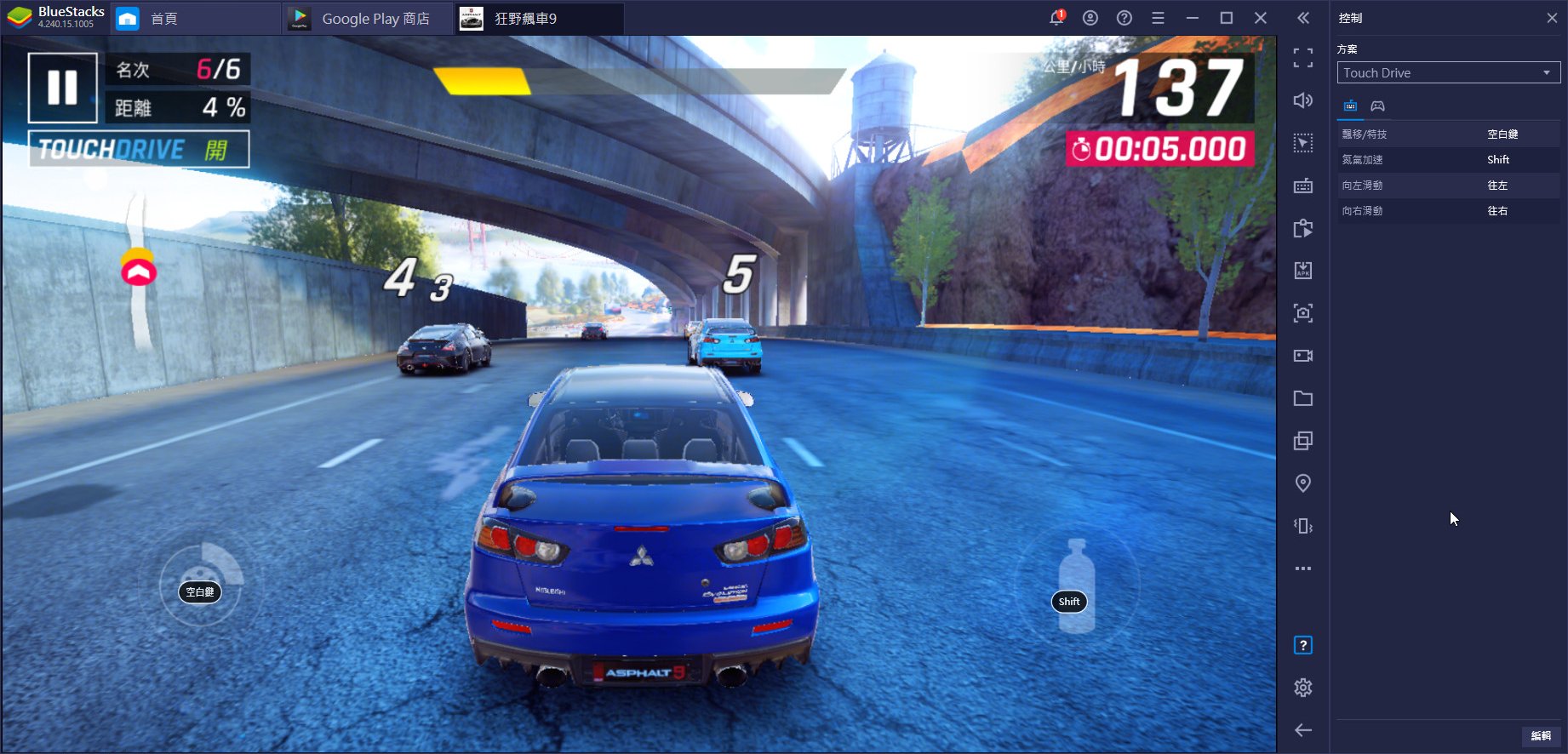The height and width of the screenshot is (754, 1568).
Task: Activate the nitro bottle boost
Action: point(1076,589)
